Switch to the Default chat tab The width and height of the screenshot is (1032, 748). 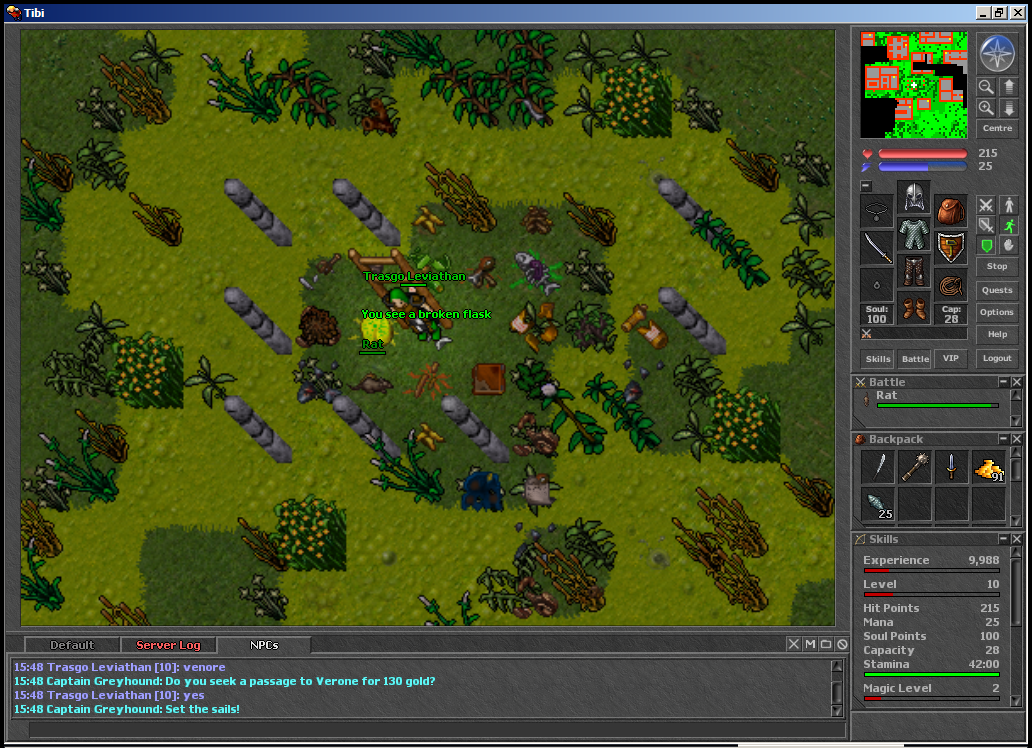(72, 645)
